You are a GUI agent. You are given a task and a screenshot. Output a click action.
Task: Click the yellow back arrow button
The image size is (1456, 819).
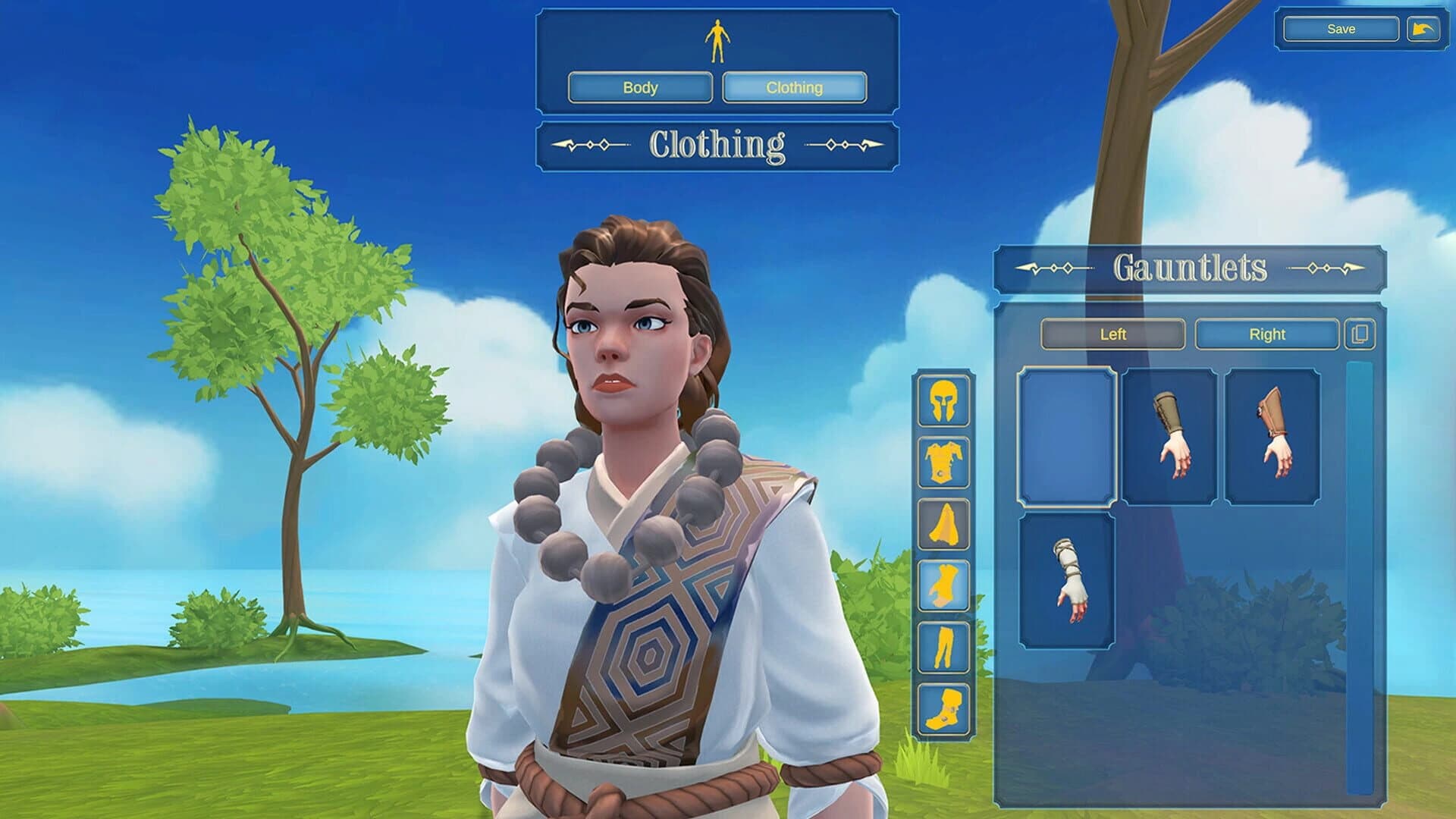click(x=1423, y=30)
